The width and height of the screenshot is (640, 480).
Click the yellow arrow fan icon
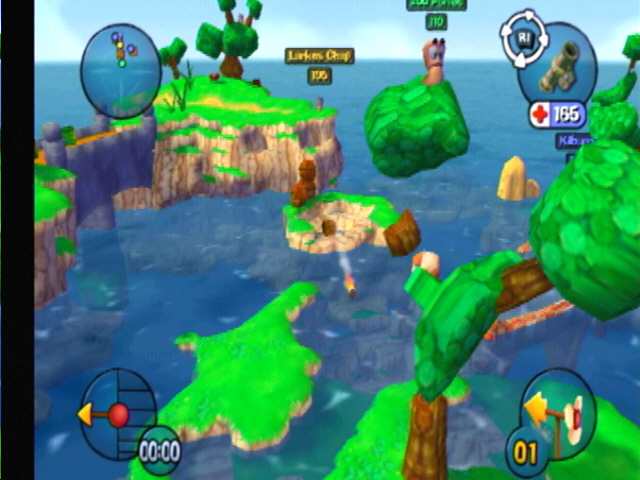click(555, 411)
